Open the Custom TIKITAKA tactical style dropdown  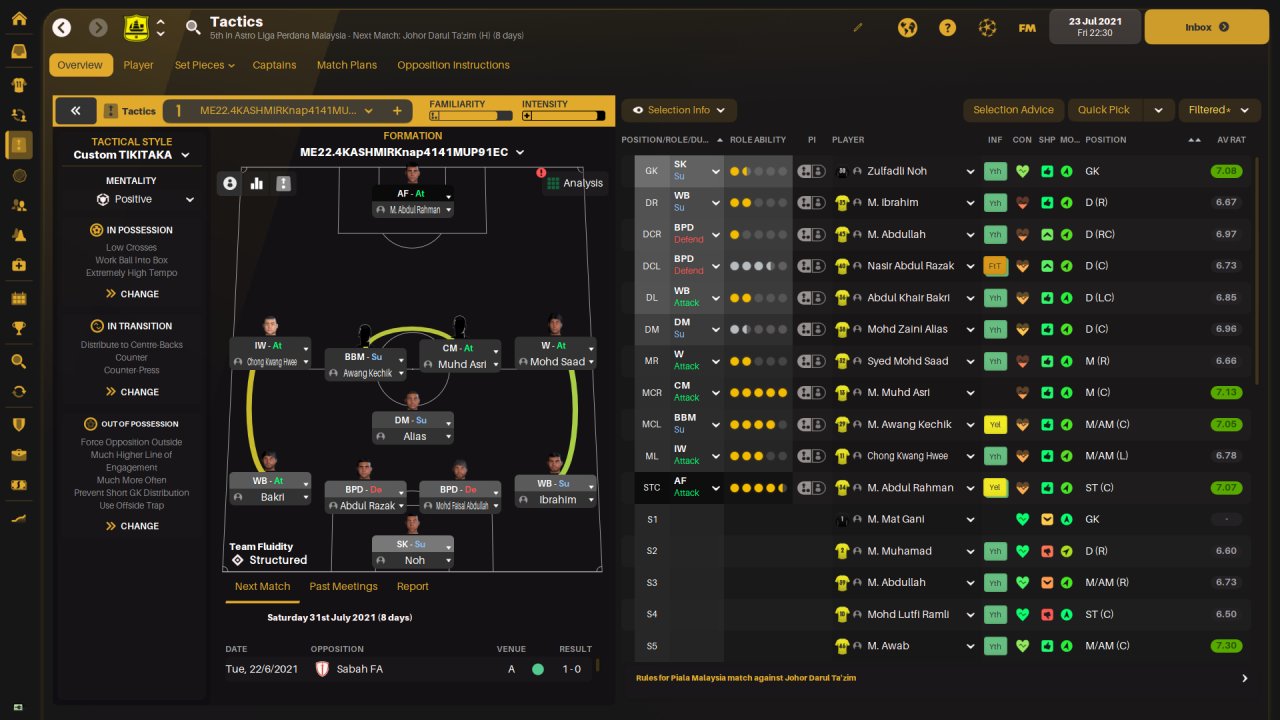(131, 155)
